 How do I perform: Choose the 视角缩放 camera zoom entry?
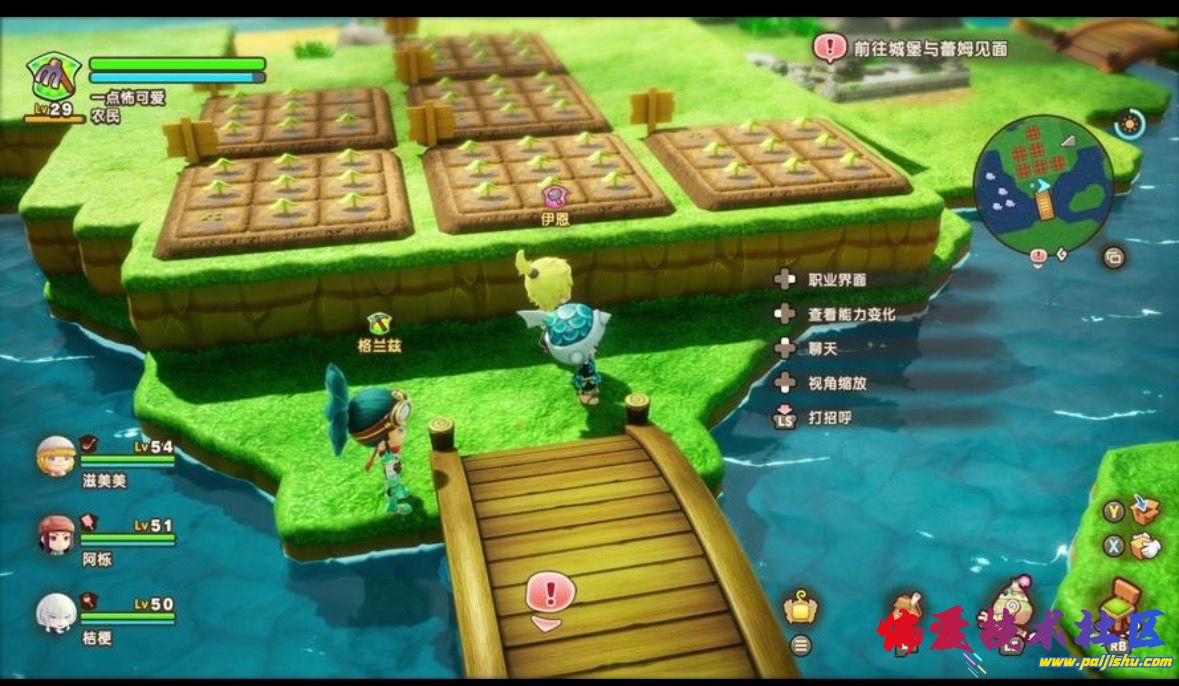(x=836, y=382)
